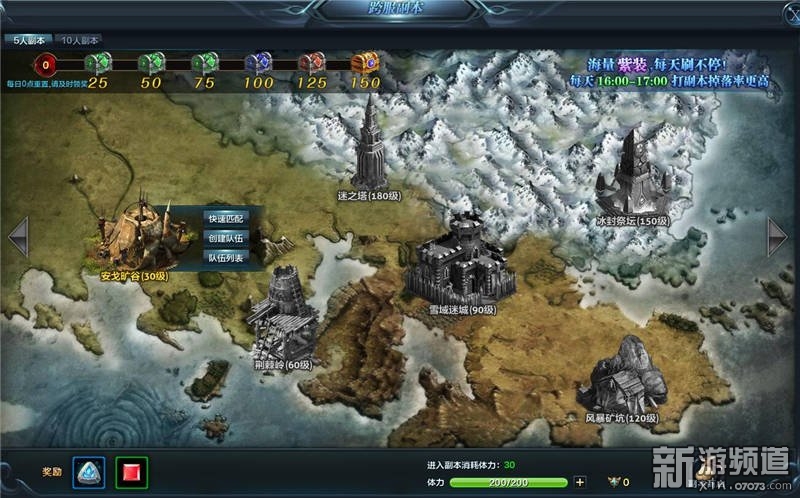800x498 pixels.
Task: Claim the red chest at 125 points
Action: [312, 65]
